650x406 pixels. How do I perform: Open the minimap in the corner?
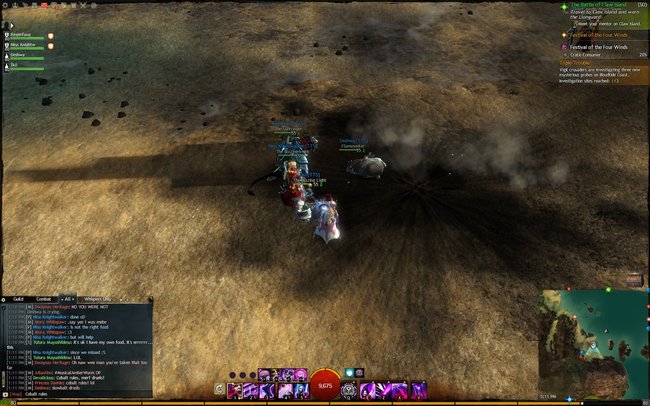(x=593, y=342)
